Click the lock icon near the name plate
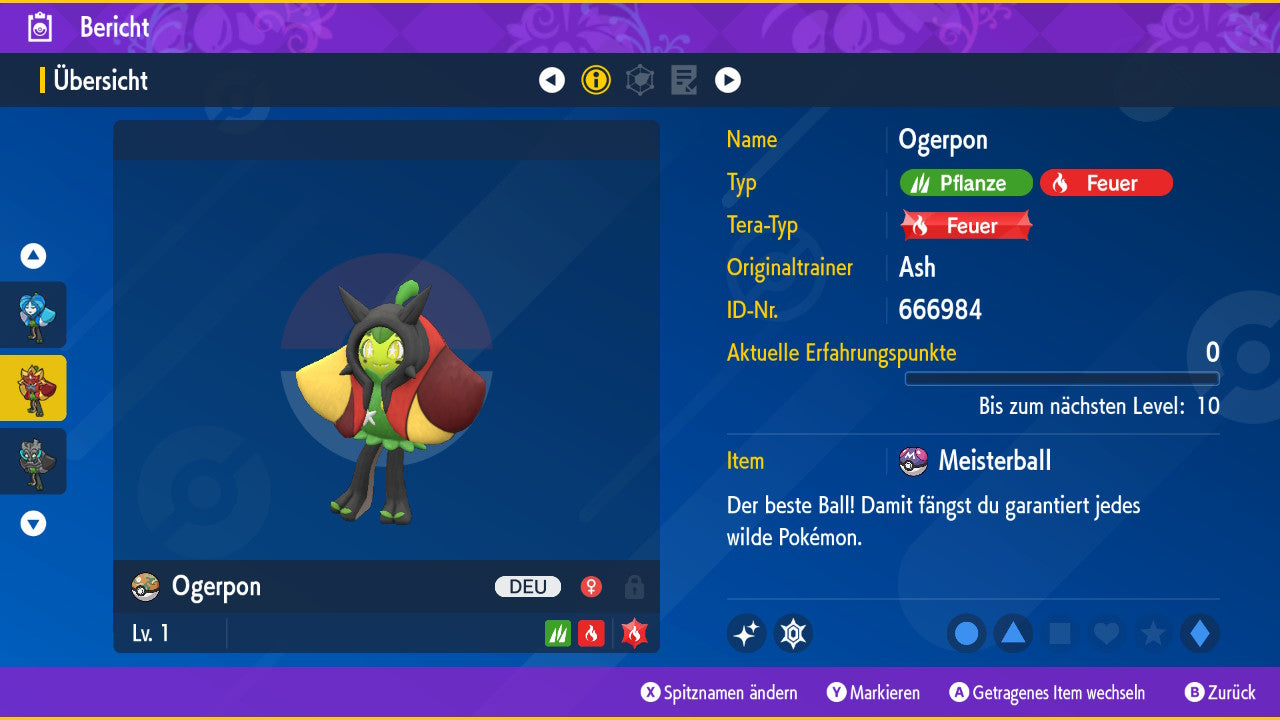This screenshot has height=720, width=1280. pyautogui.click(x=633, y=587)
